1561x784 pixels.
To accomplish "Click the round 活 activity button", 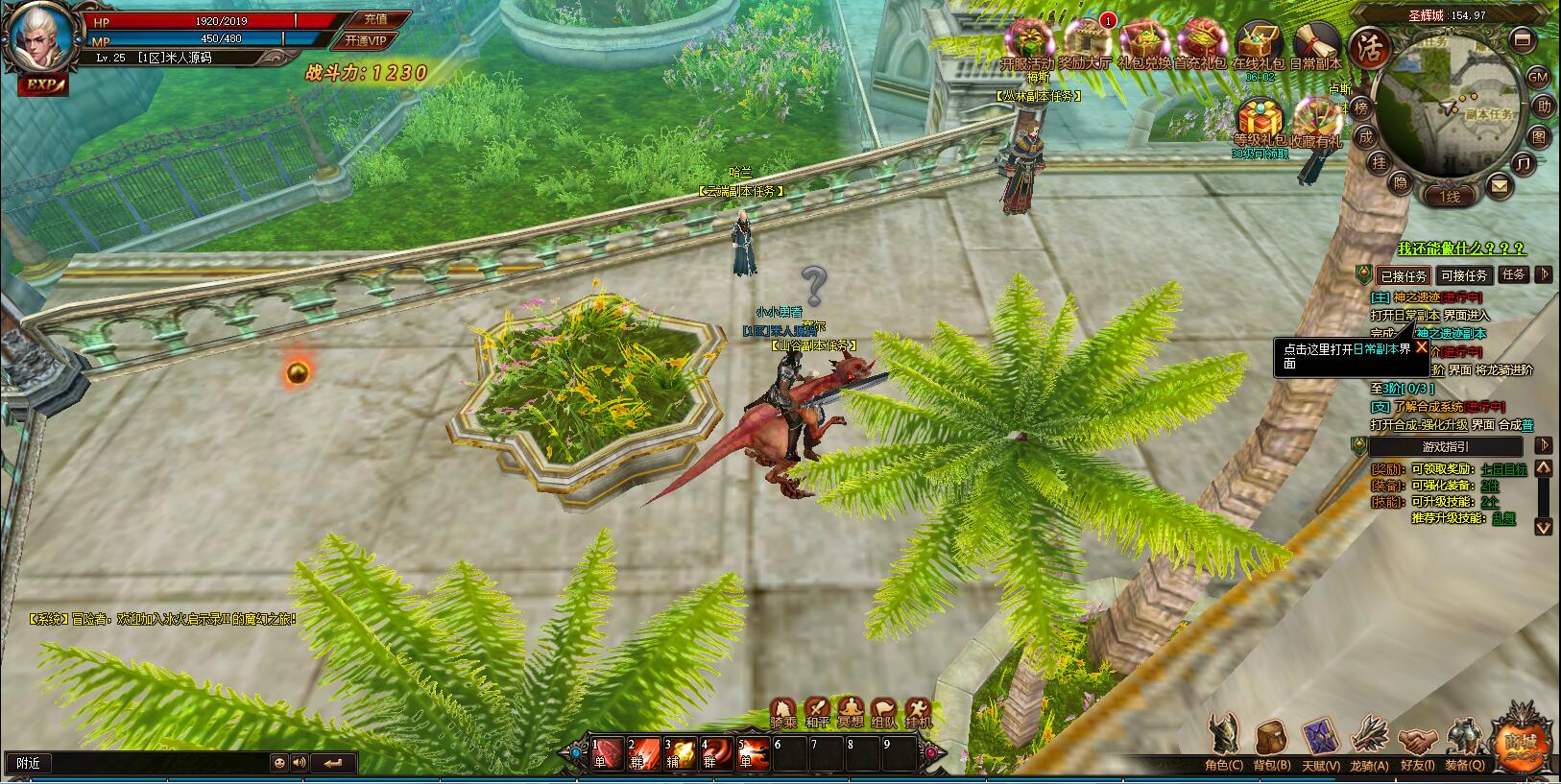I will 1369,47.
